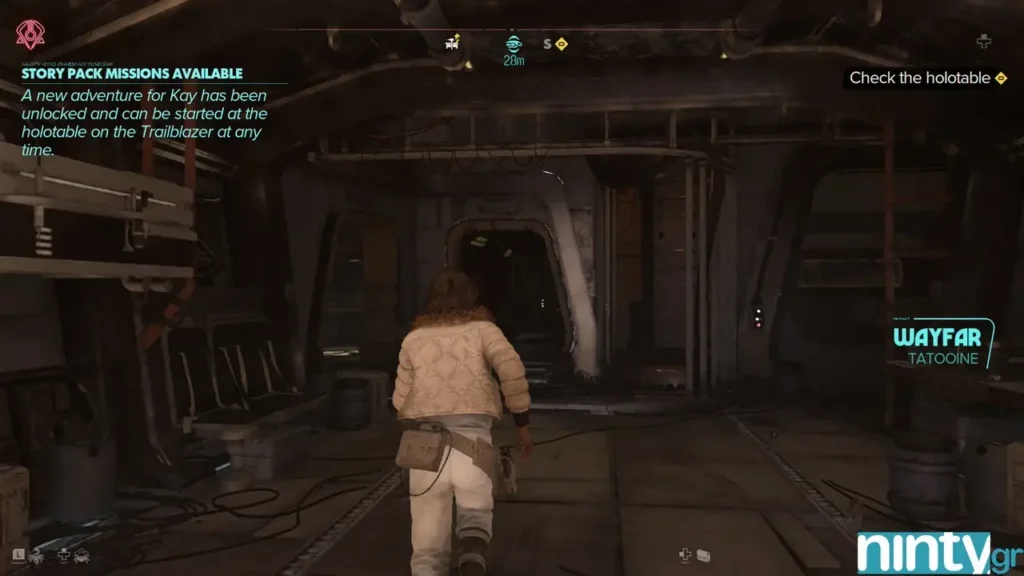Click the pink syndicate emblem icon

29,35
